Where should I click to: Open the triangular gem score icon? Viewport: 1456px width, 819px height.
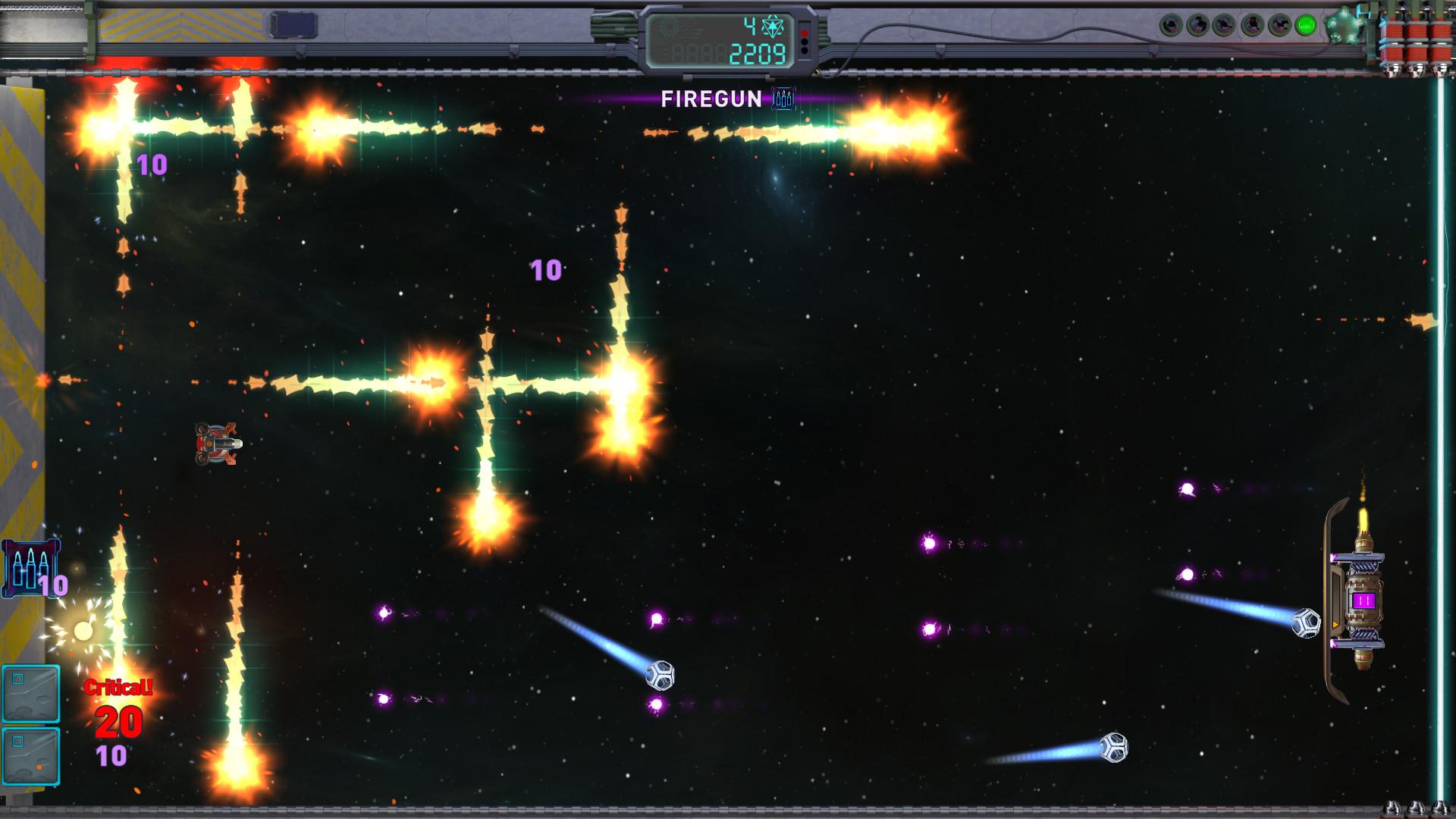point(773,26)
